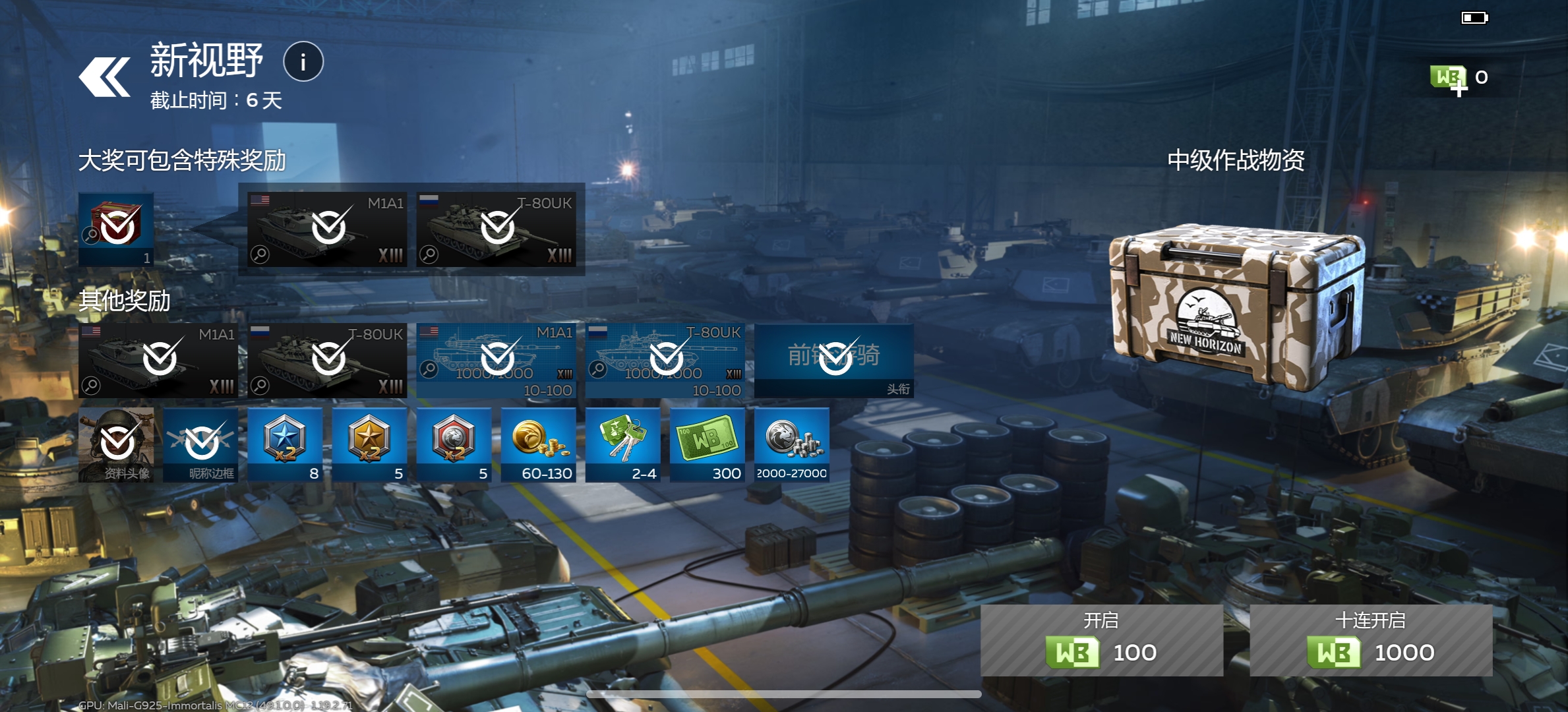
Task: Select the 资料头像 profile avatar reward
Action: 116,444
